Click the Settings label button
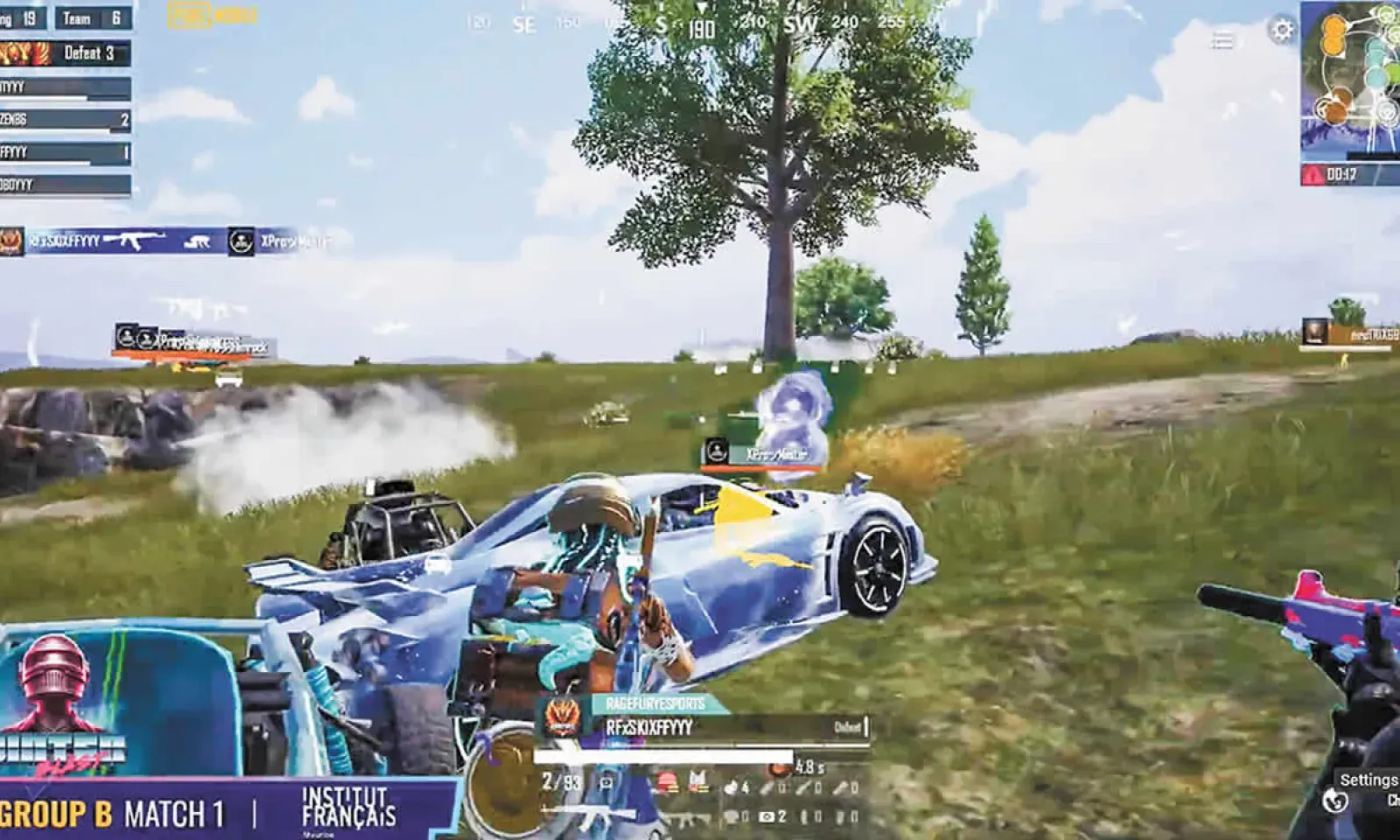 coord(1368,780)
